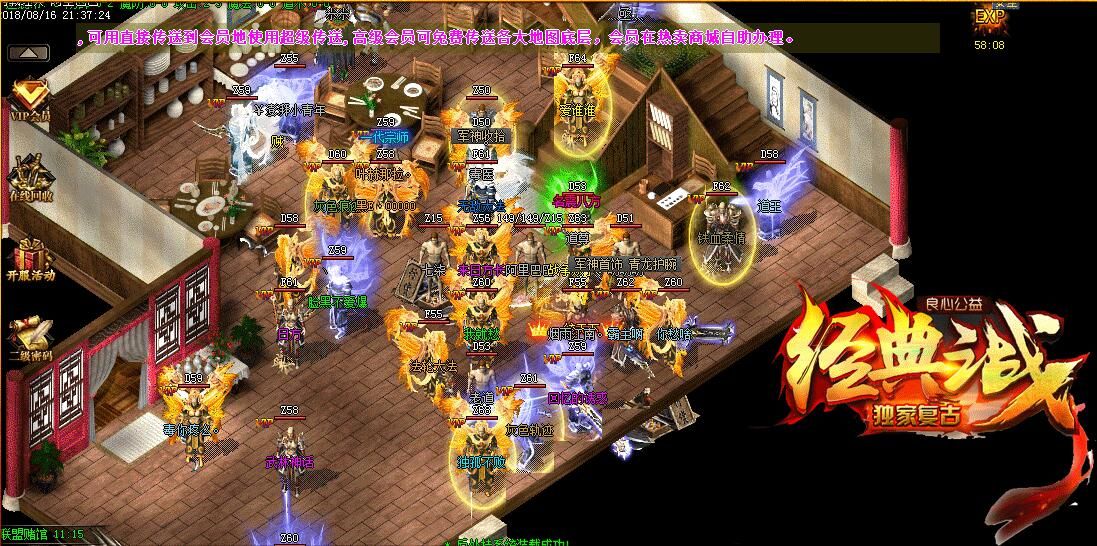Open the 在线回收 recycling icon
Screen dimensions: 1097x546
click(29, 178)
